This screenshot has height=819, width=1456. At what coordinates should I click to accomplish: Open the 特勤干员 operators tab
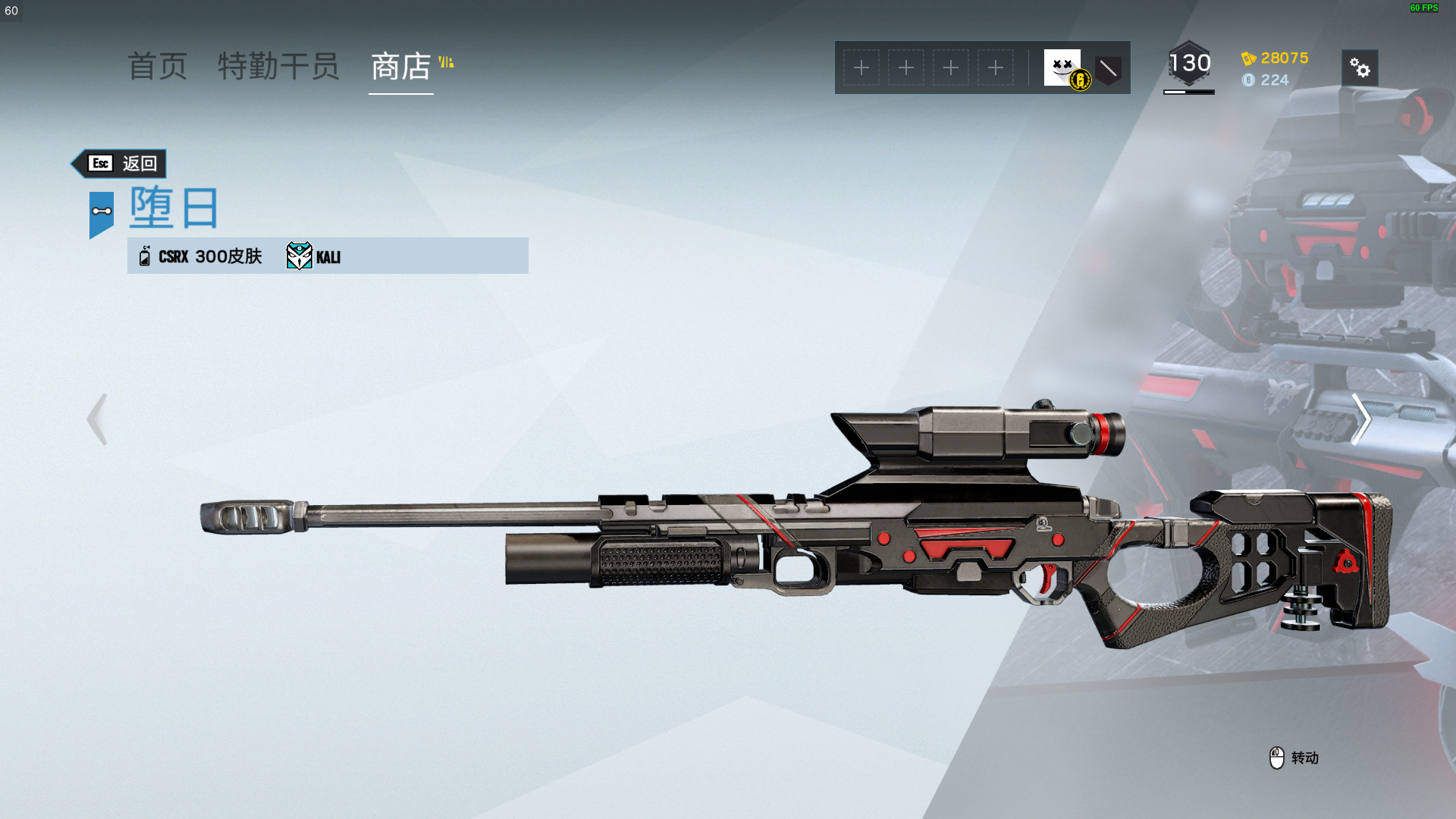[278, 67]
